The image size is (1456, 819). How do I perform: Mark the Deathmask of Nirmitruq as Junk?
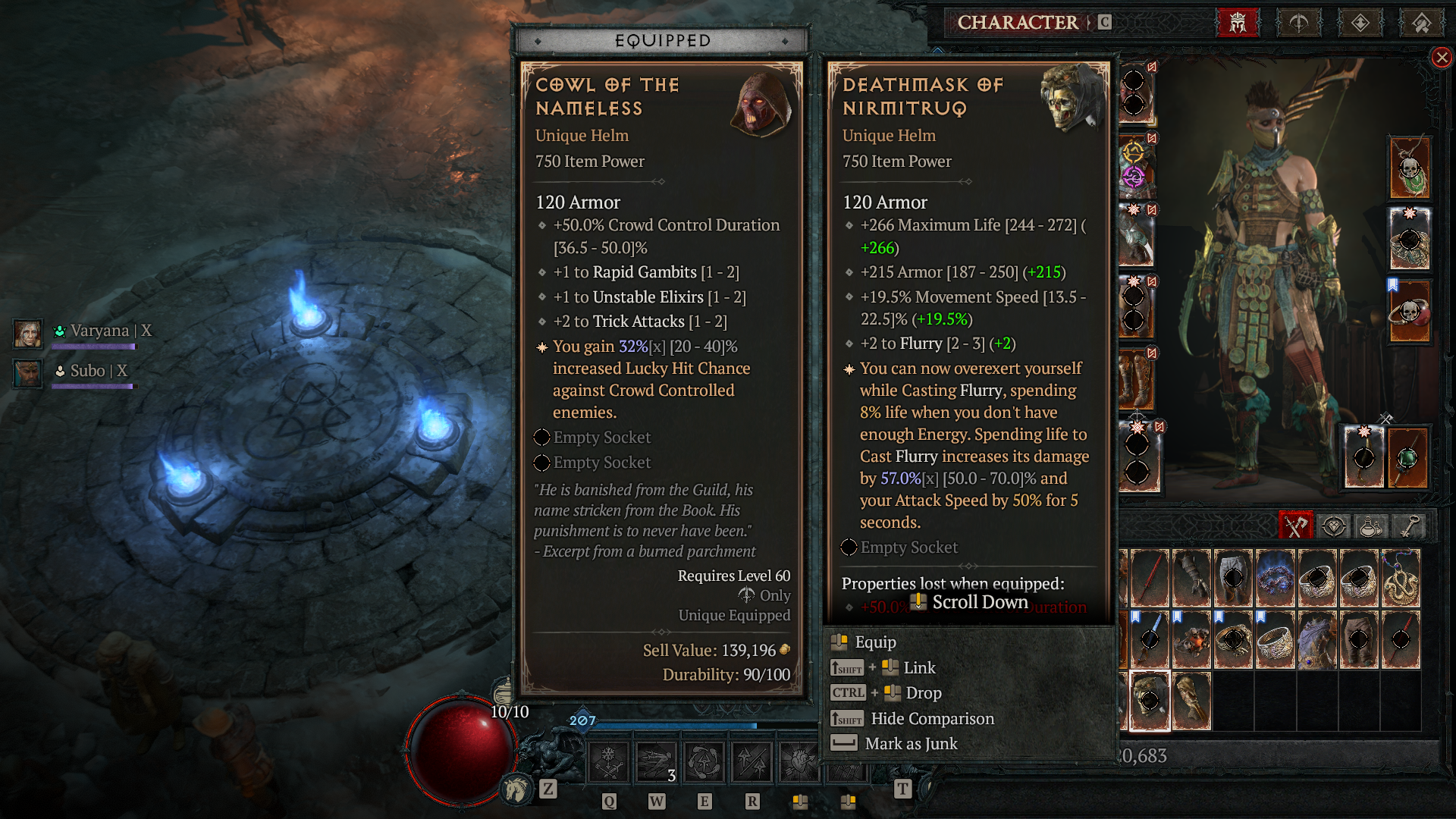(911, 743)
